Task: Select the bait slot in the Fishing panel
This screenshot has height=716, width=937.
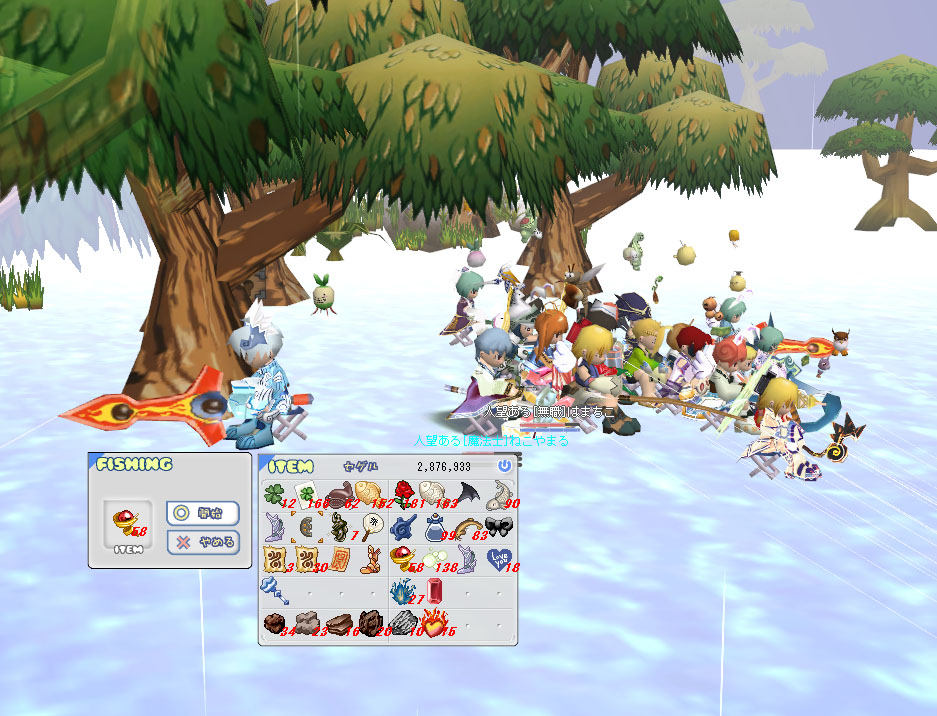Action: 129,524
